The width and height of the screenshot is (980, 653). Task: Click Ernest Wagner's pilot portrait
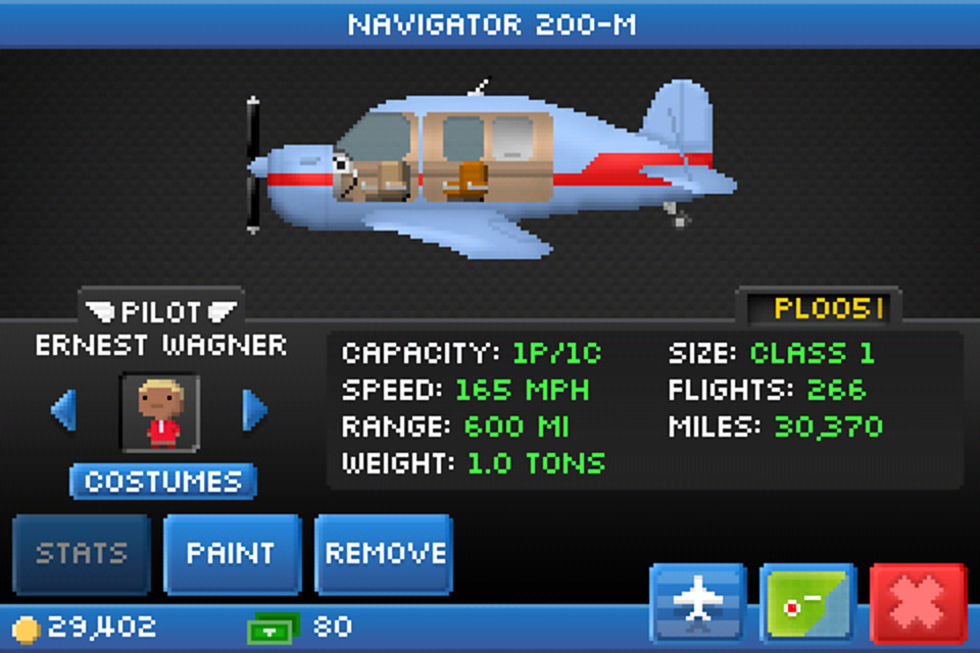[161, 413]
